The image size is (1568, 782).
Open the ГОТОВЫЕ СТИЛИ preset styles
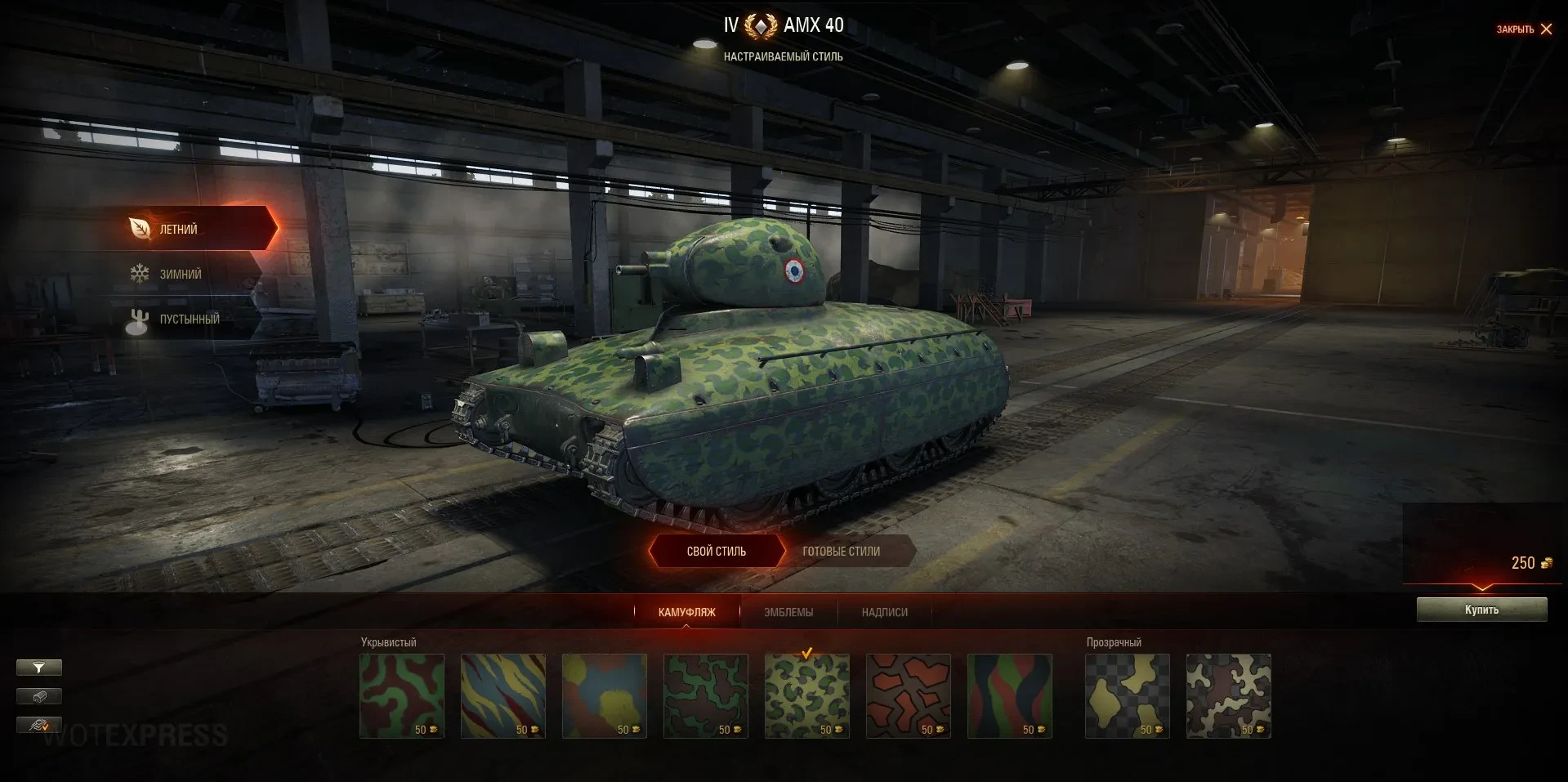[x=842, y=552]
